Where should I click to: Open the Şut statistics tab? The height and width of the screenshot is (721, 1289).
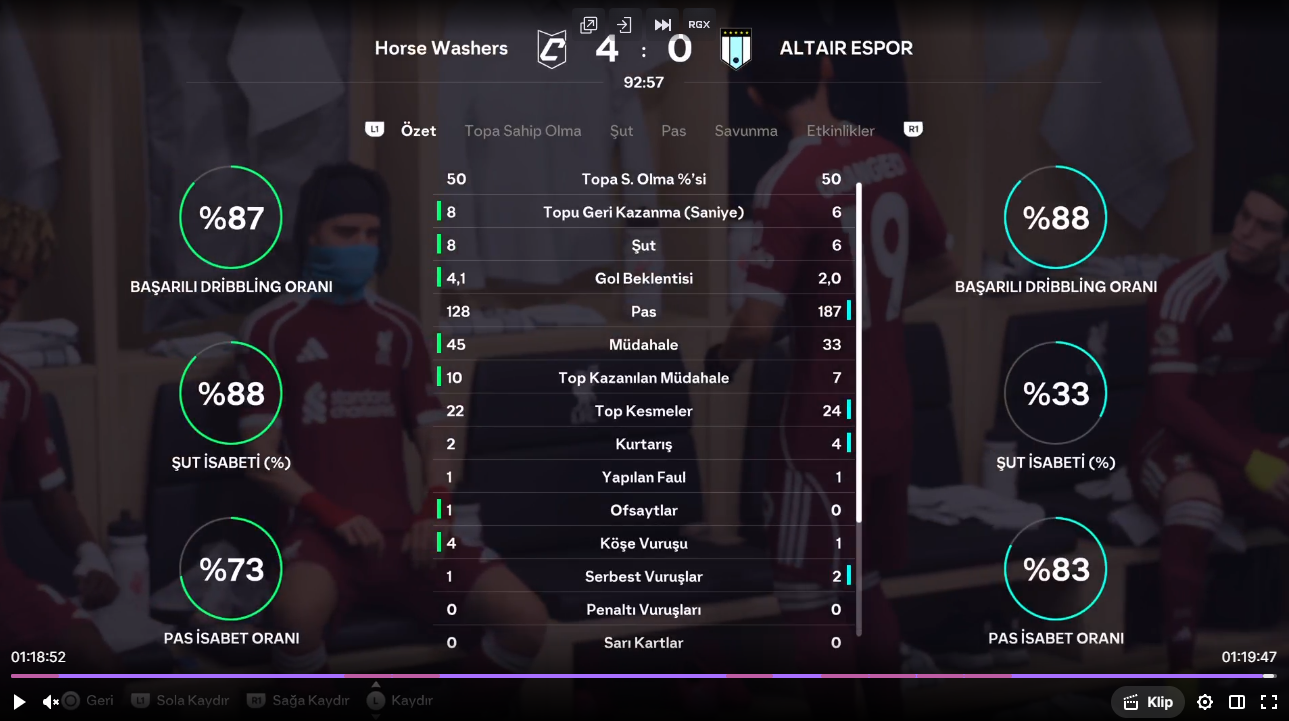coord(621,131)
